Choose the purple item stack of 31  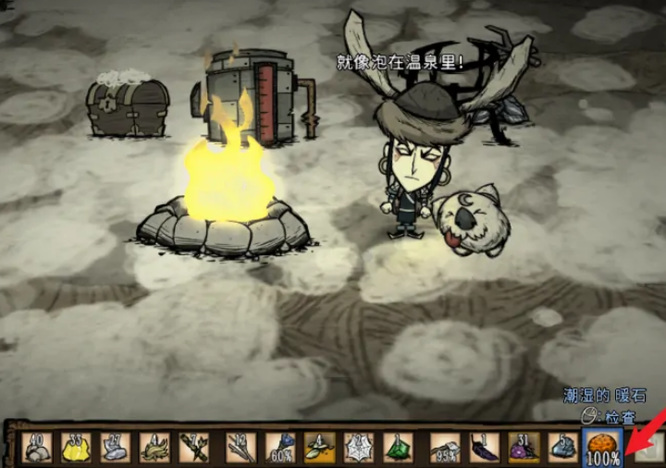tap(521, 446)
